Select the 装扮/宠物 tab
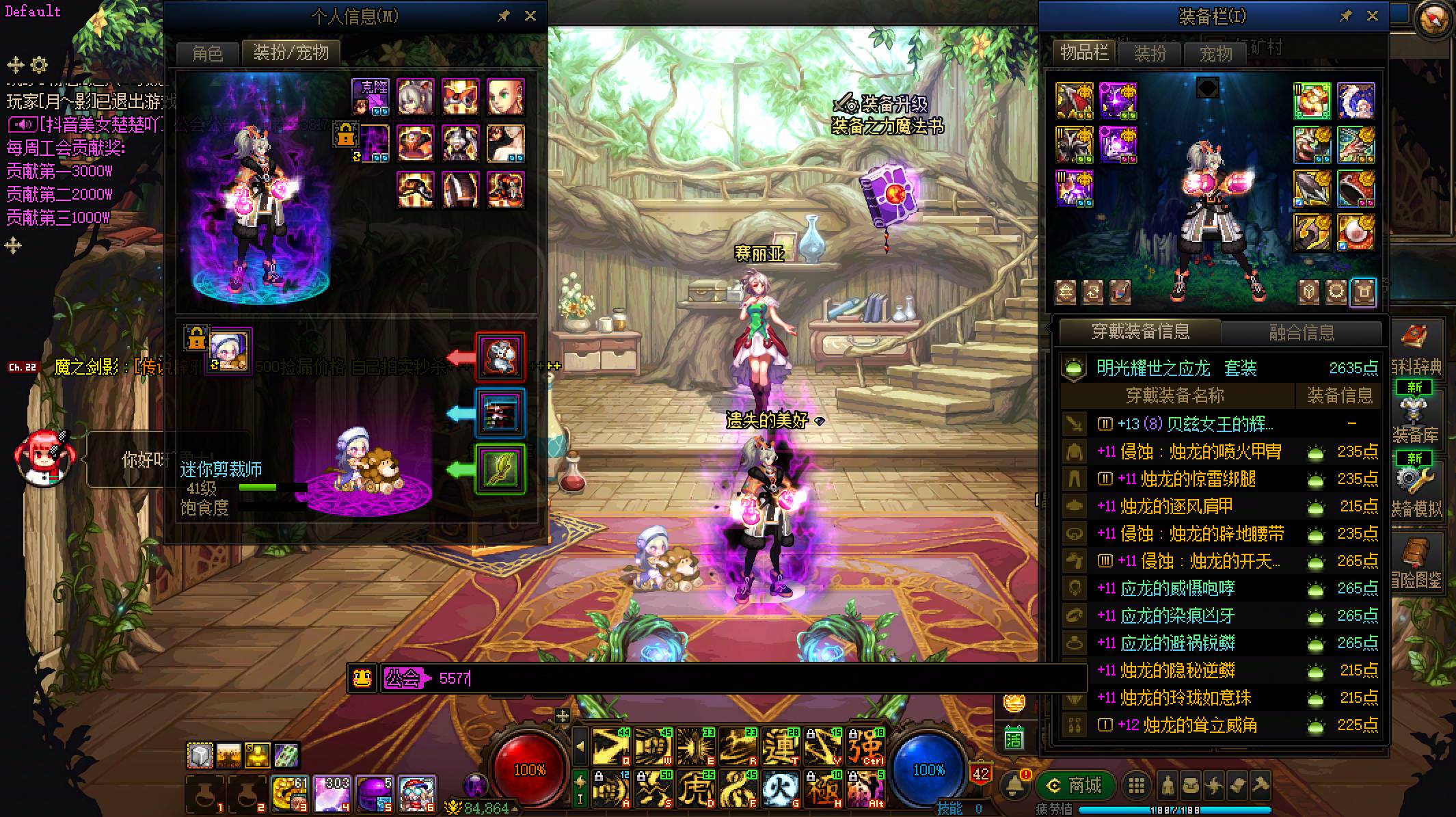Viewport: 1456px width, 817px height. click(291, 53)
